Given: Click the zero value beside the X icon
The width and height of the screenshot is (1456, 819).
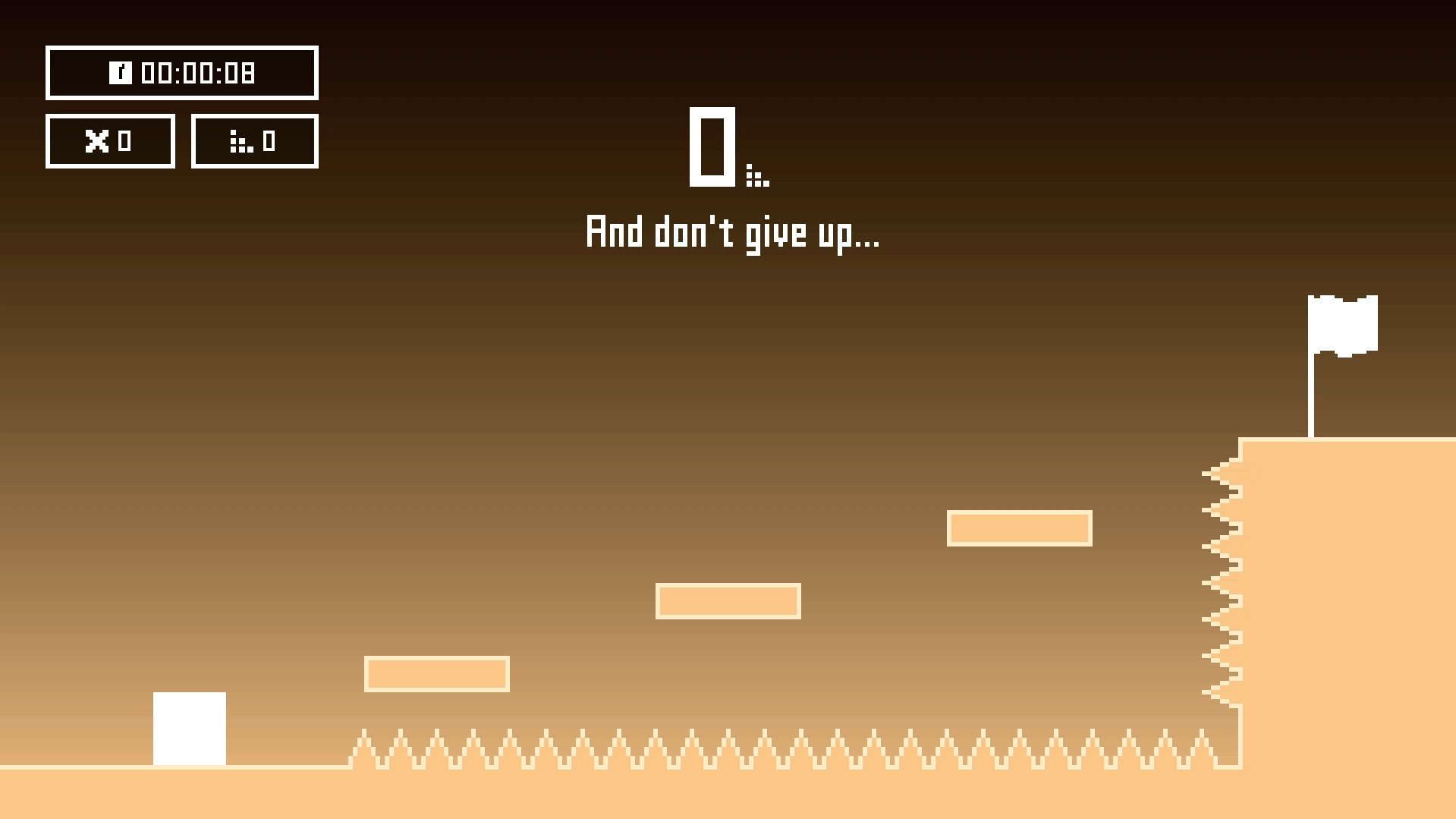Looking at the screenshot, I should (x=125, y=140).
